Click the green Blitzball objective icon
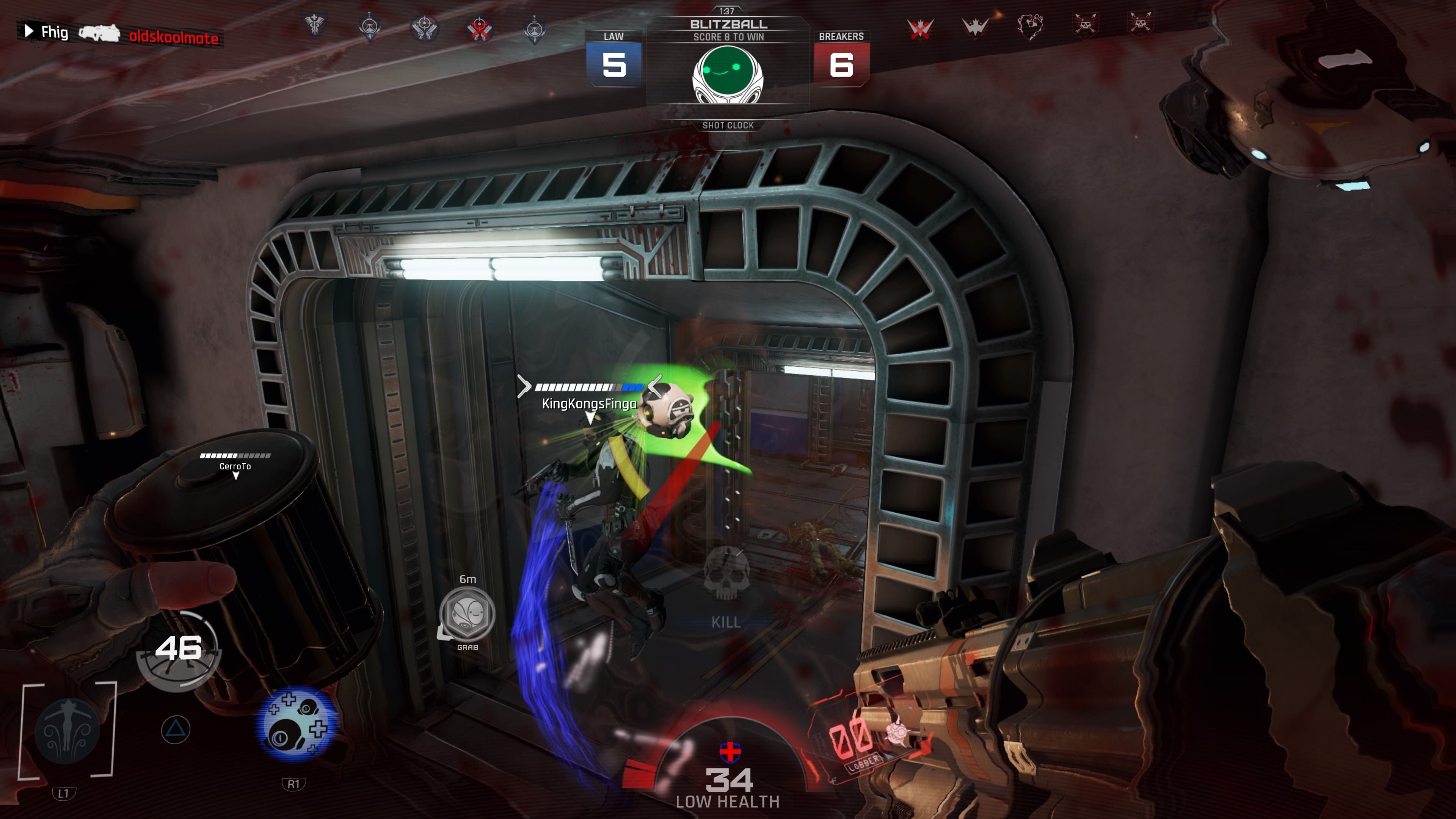The width and height of the screenshot is (1456, 819). click(x=728, y=74)
